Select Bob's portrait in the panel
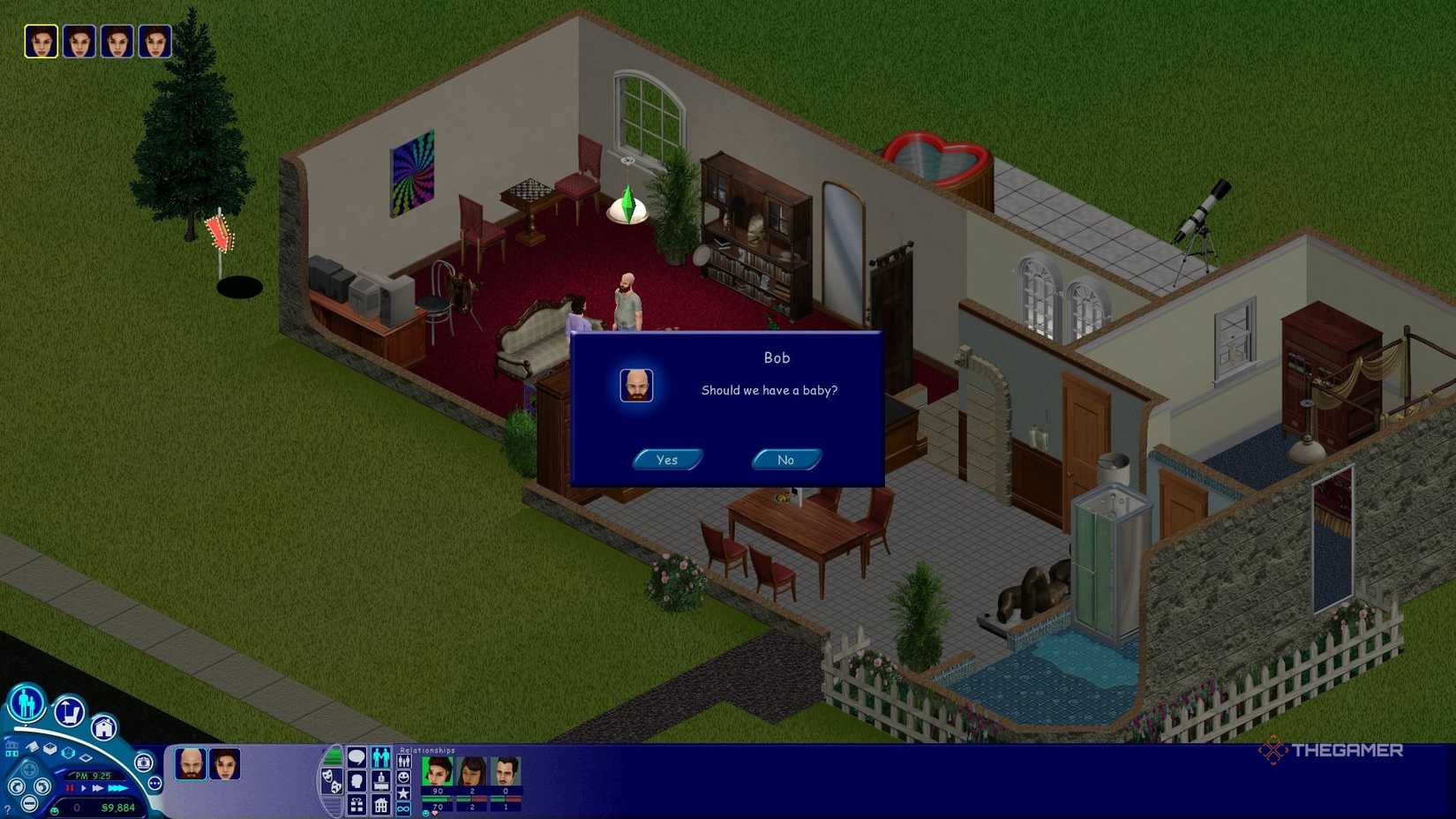Image resolution: width=1456 pixels, height=819 pixels. (190, 765)
